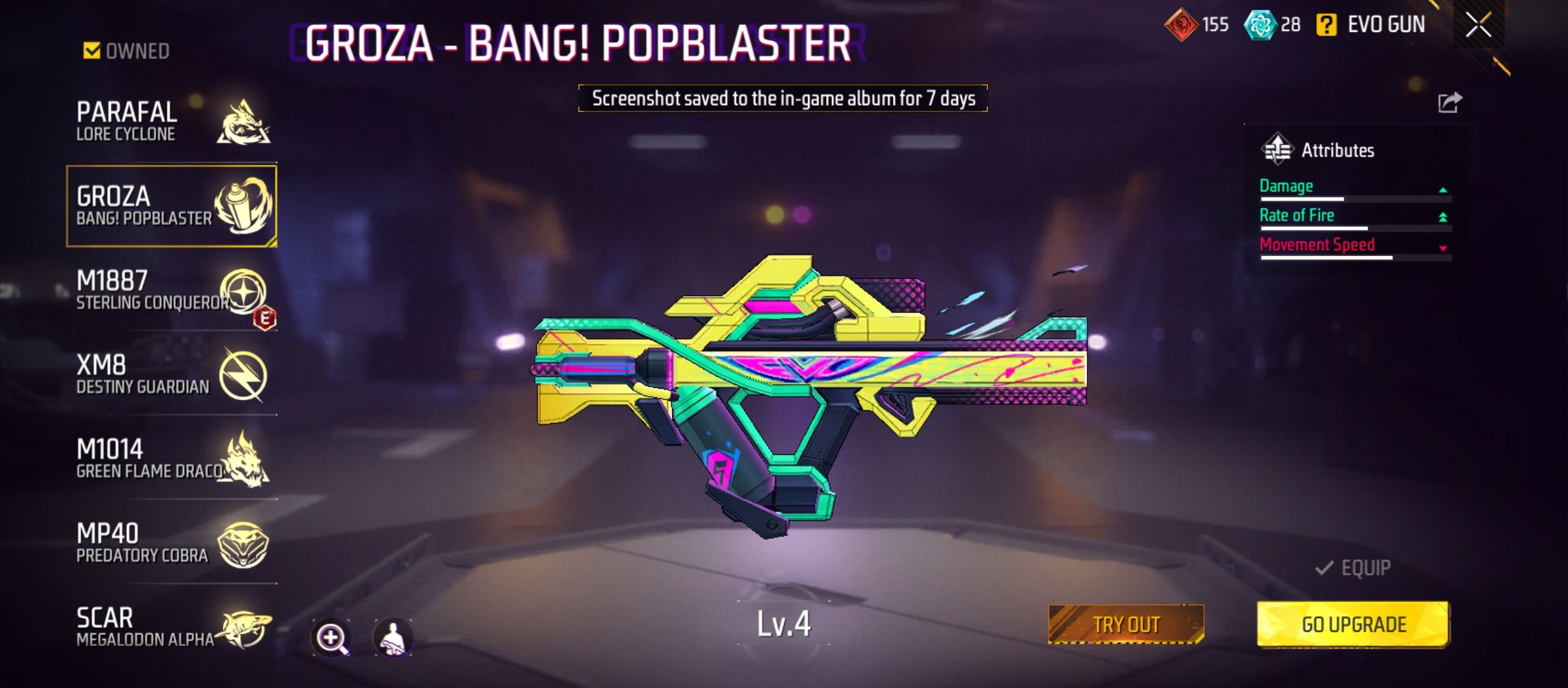The height and width of the screenshot is (688, 1568).
Task: Toggle the Owned filter checkbox
Action: coord(92,50)
